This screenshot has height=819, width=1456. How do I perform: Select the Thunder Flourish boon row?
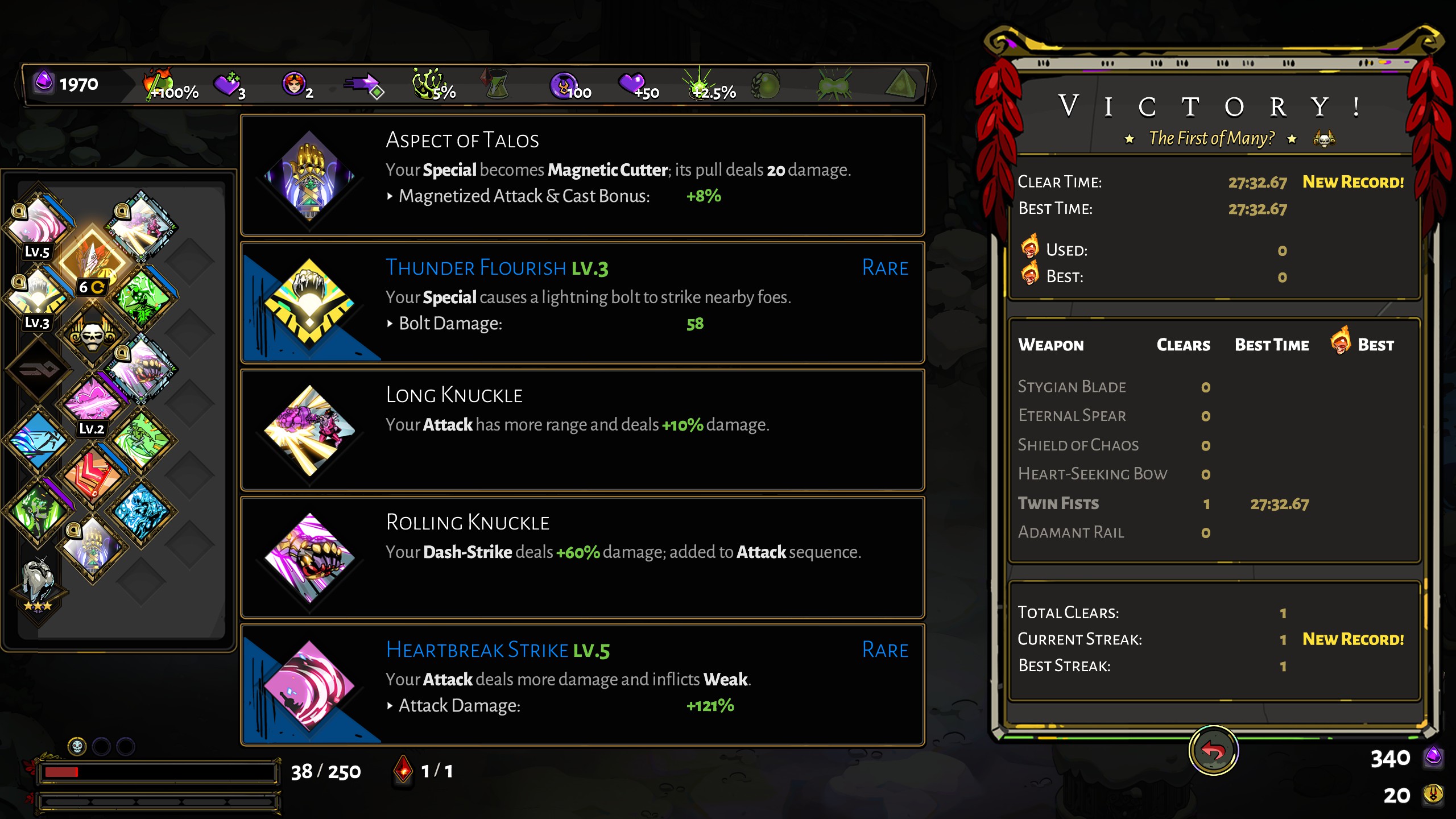point(582,303)
